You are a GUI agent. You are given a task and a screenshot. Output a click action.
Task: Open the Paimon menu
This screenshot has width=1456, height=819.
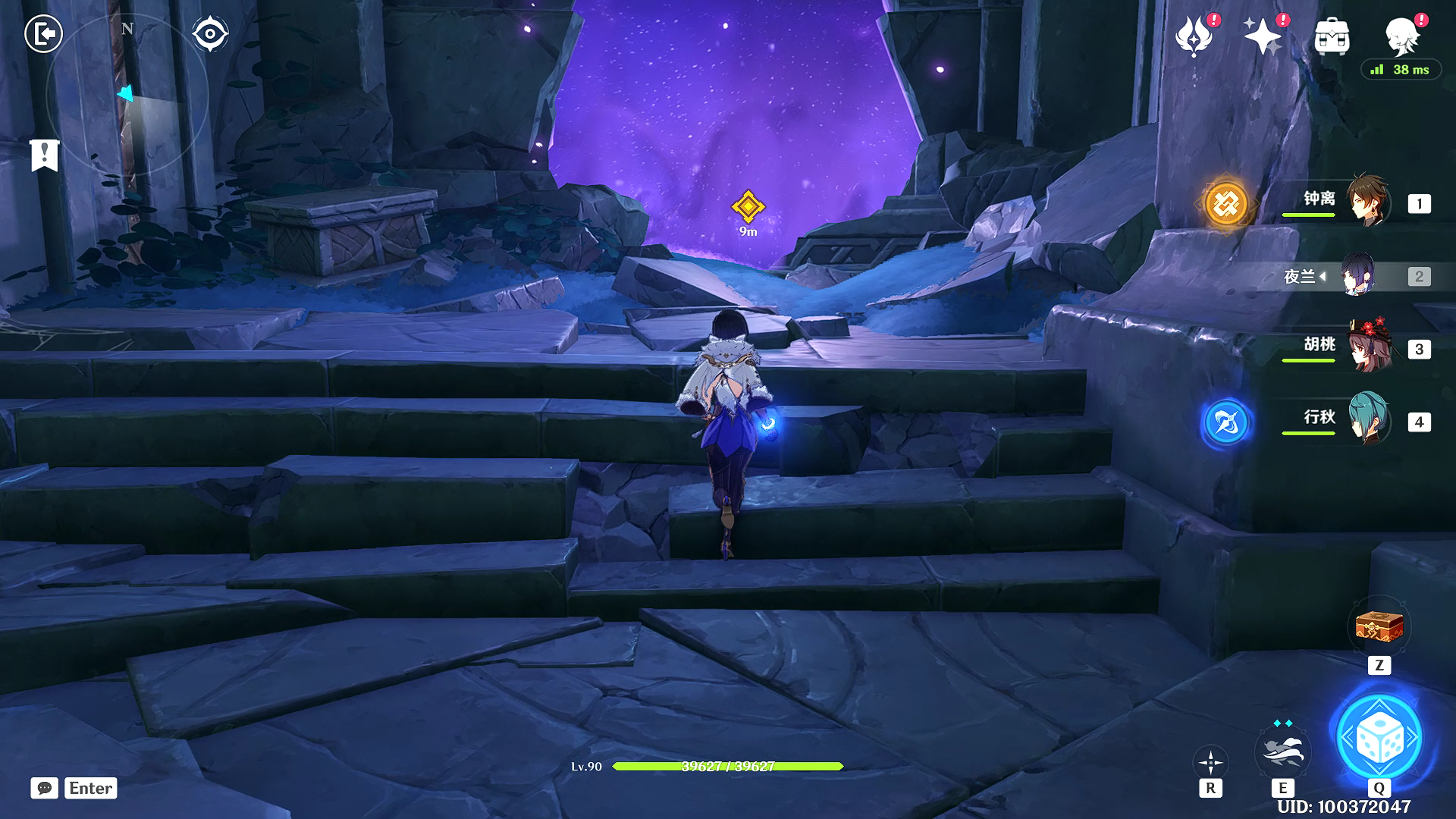1402,36
